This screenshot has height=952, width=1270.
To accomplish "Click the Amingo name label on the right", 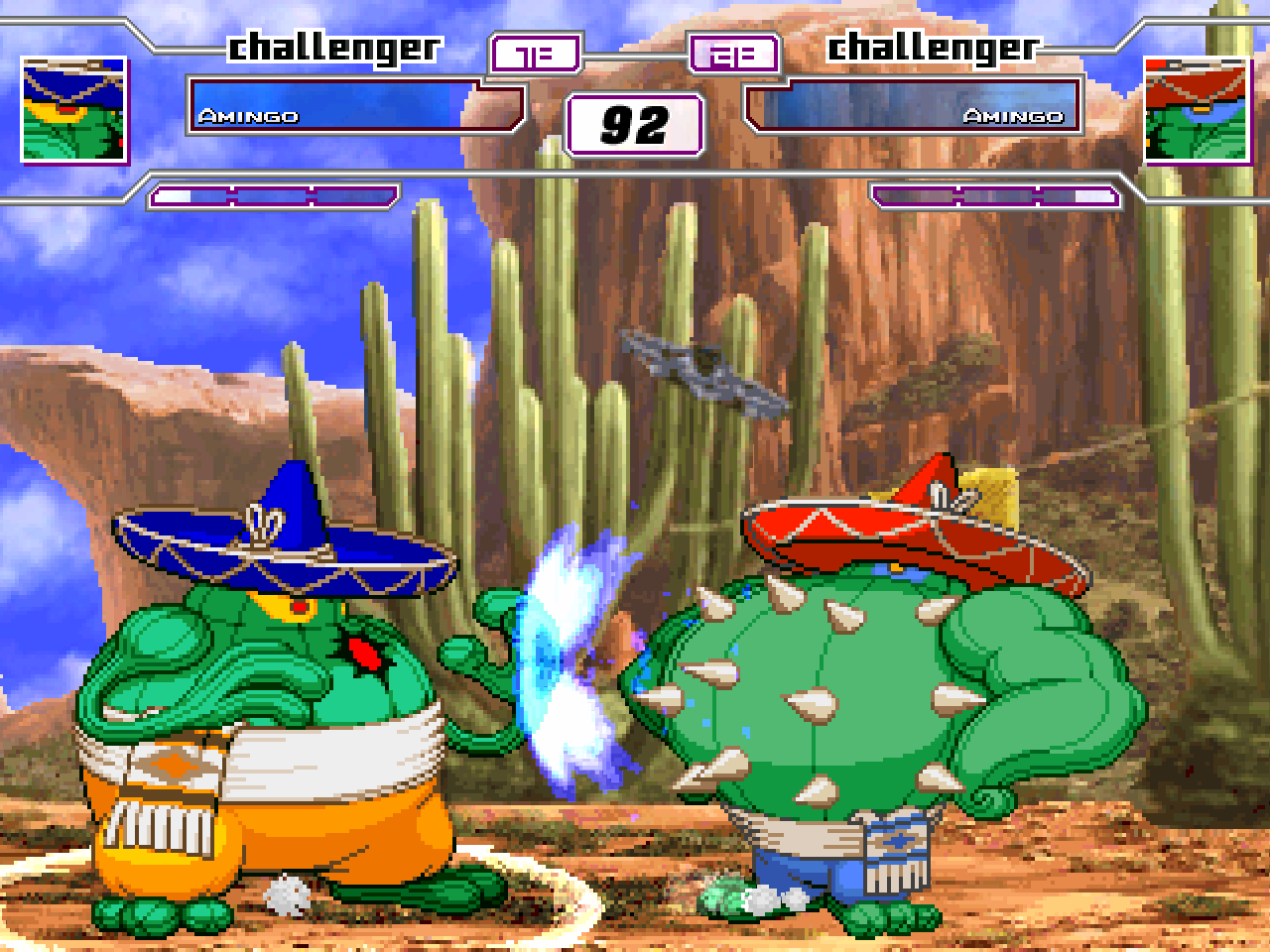I will coord(1015,115).
